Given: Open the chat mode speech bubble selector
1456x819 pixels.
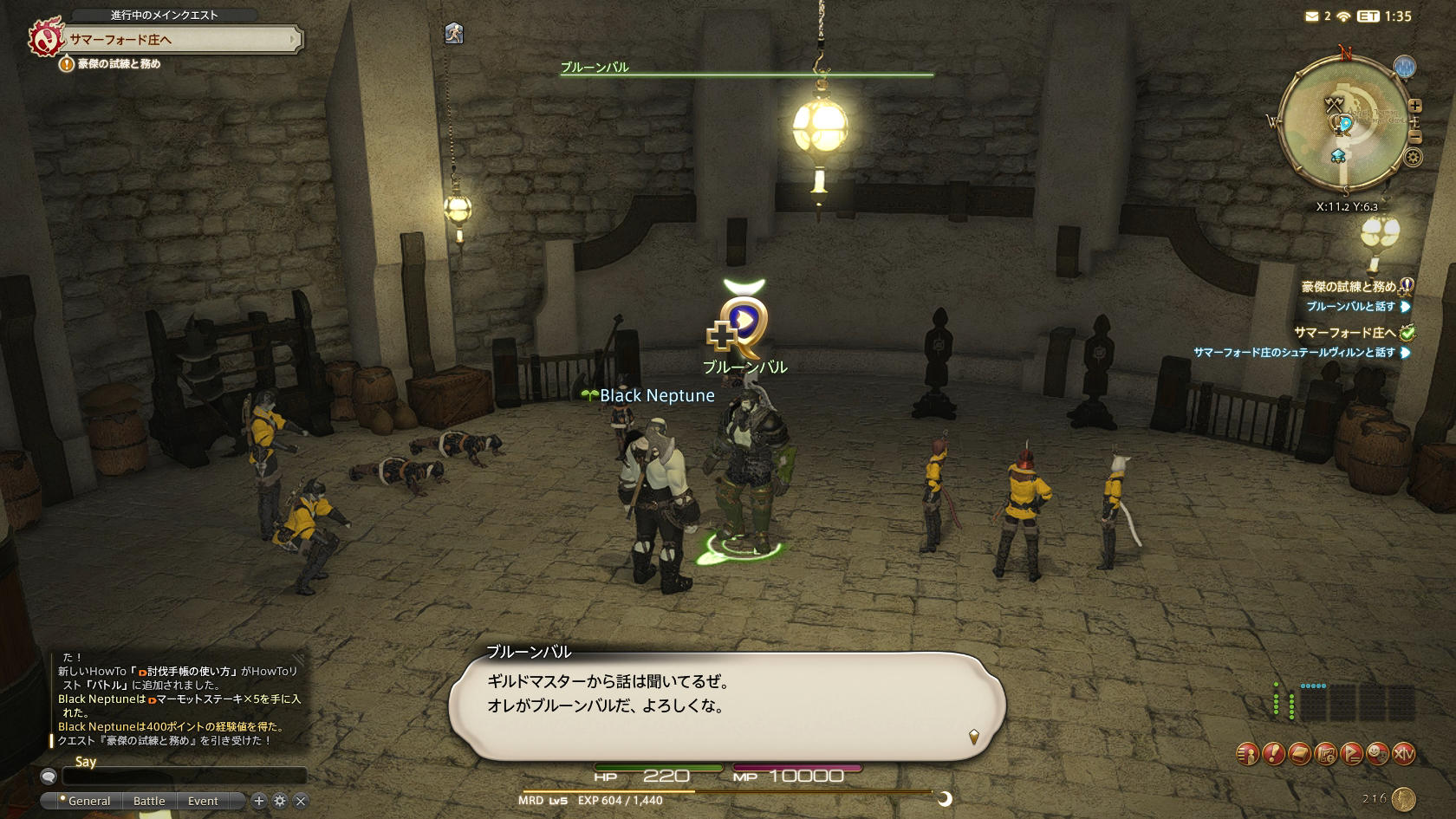Looking at the screenshot, I should click(49, 777).
